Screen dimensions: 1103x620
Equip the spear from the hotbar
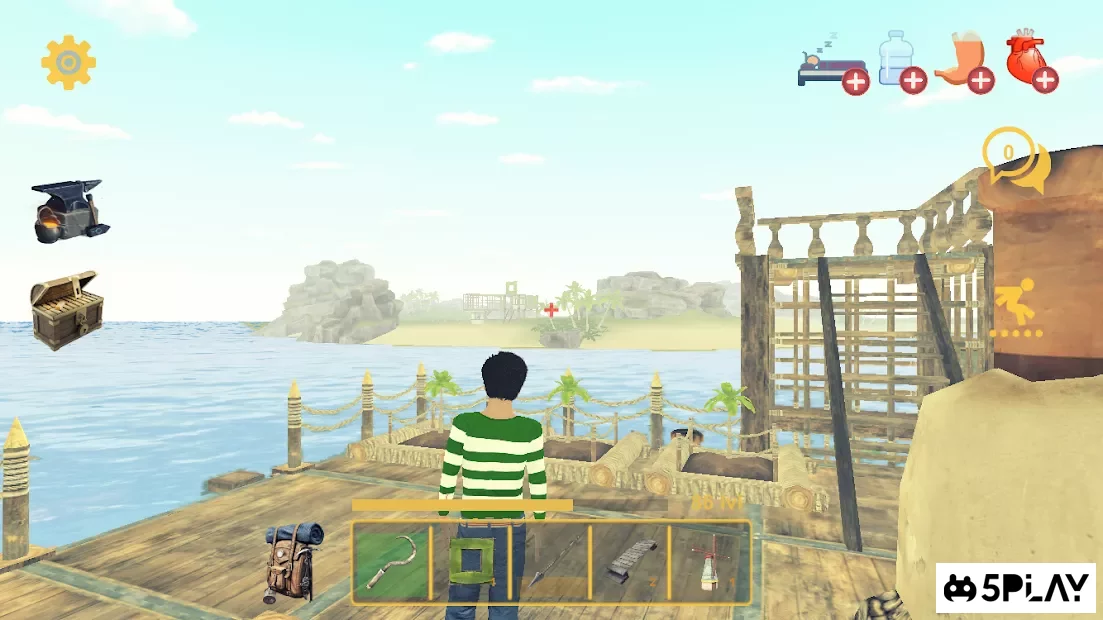[549, 564]
